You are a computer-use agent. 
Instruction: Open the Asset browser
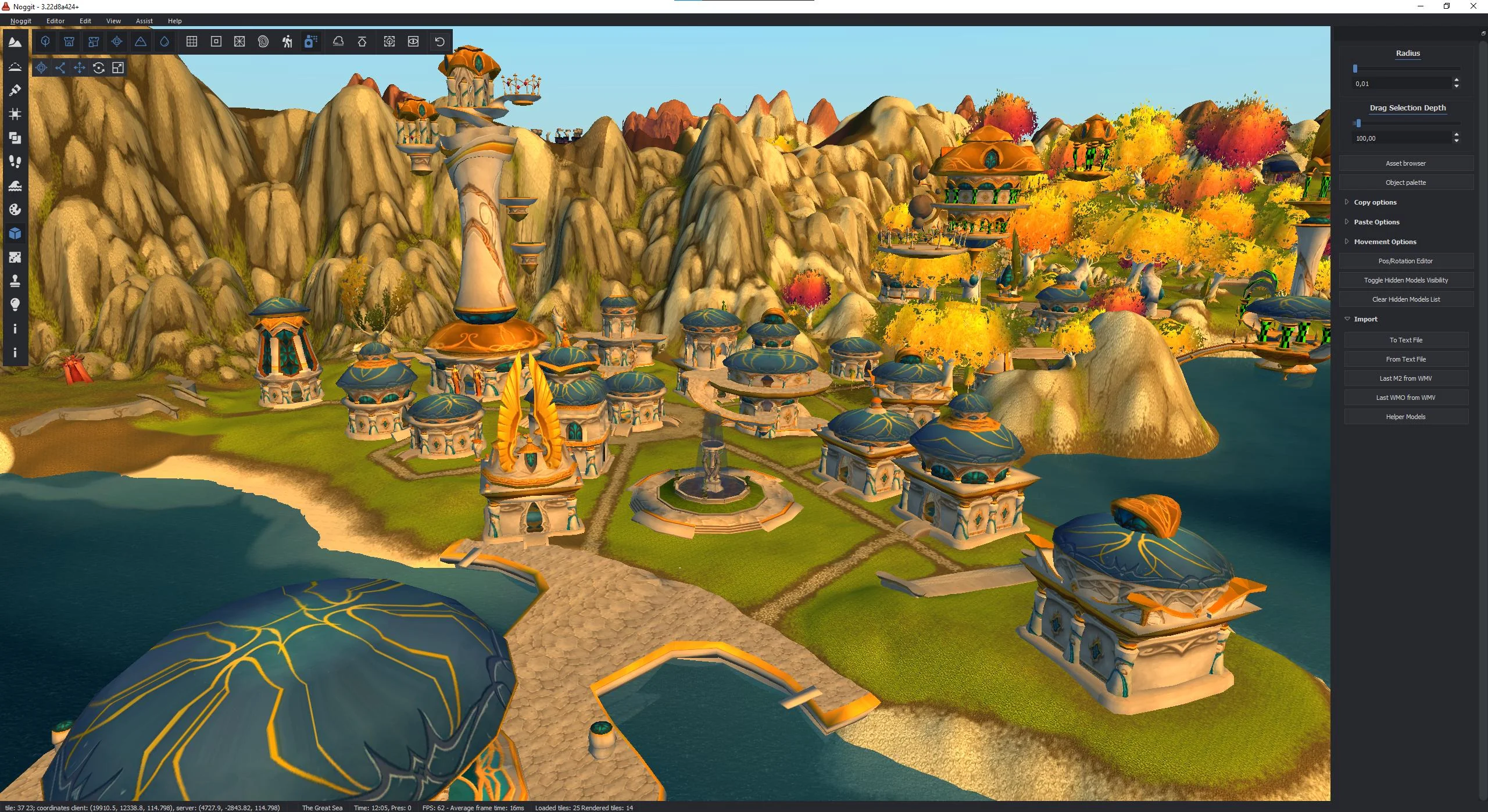click(1405, 163)
